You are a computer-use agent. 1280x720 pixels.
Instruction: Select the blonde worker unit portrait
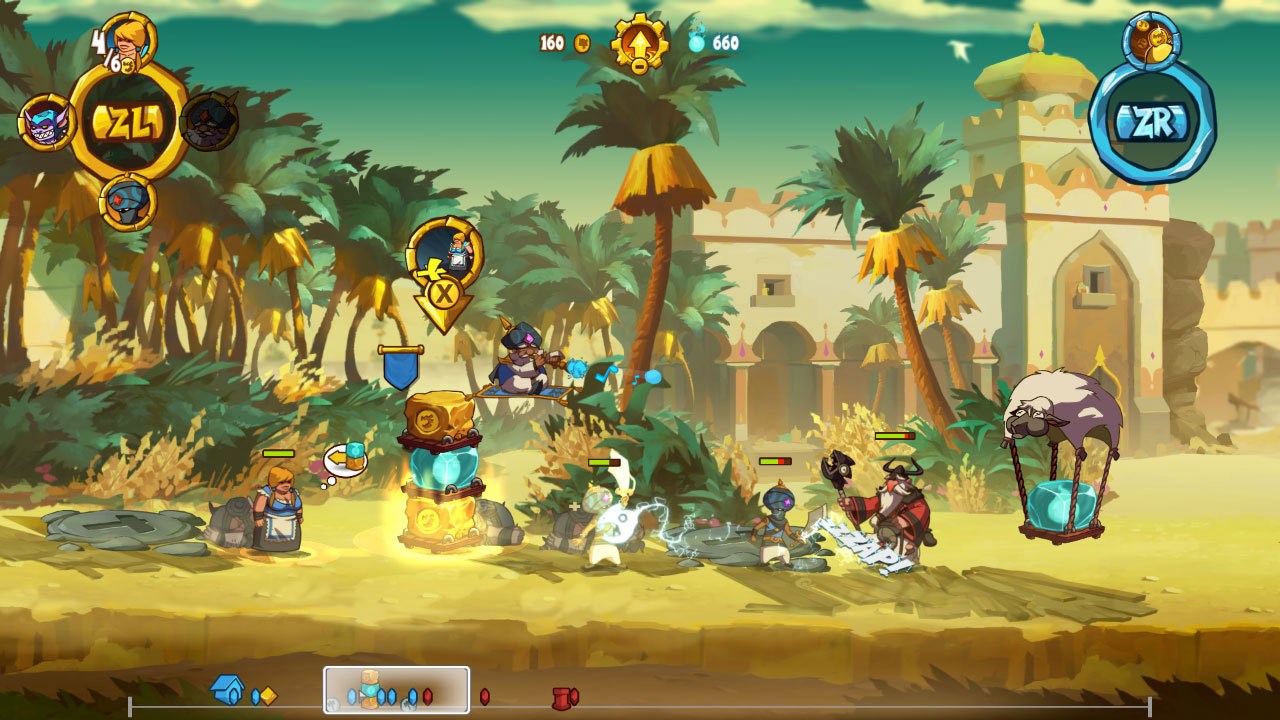130,41
